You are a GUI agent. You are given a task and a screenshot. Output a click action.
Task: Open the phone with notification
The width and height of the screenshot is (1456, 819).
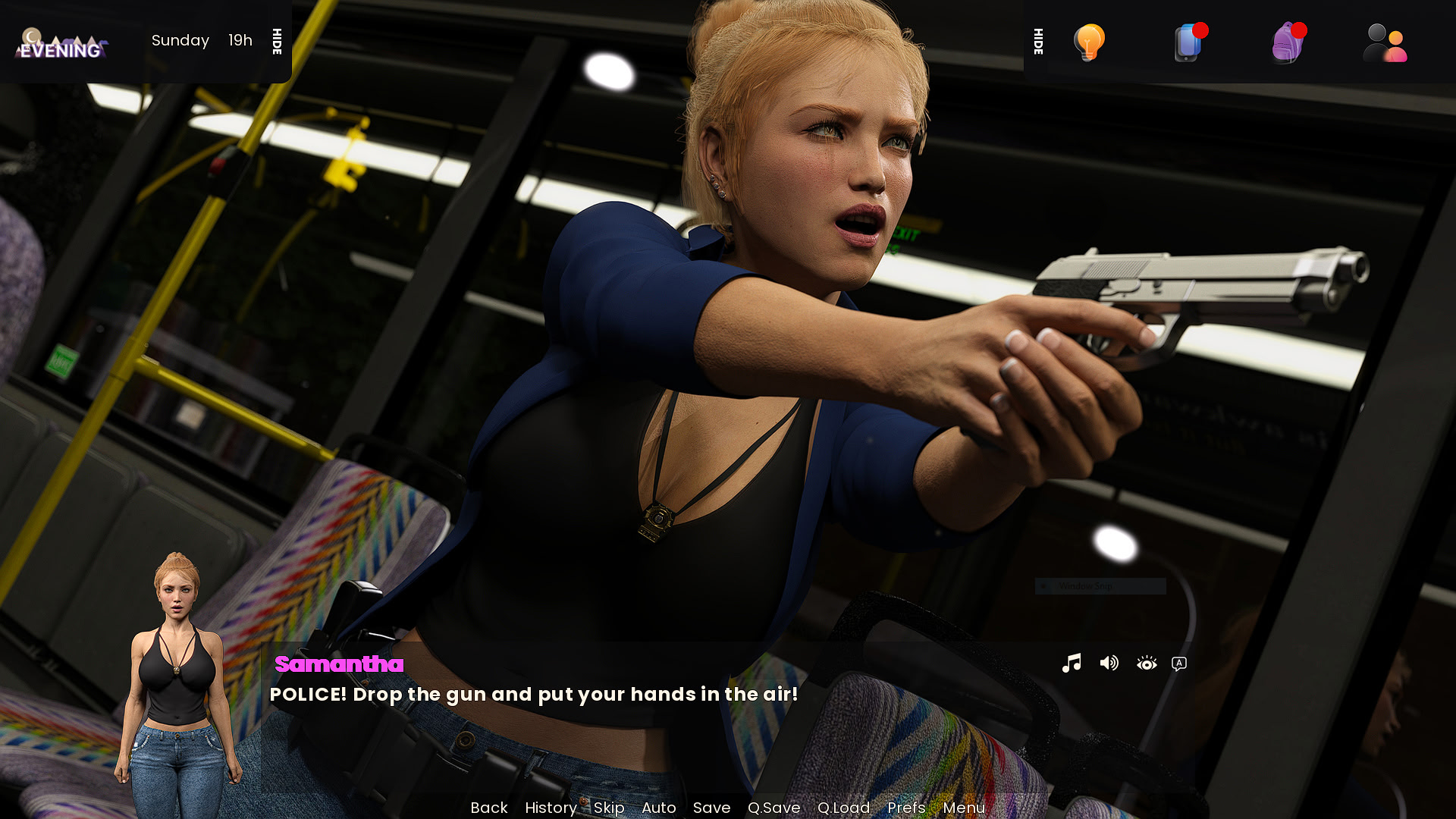1188,42
